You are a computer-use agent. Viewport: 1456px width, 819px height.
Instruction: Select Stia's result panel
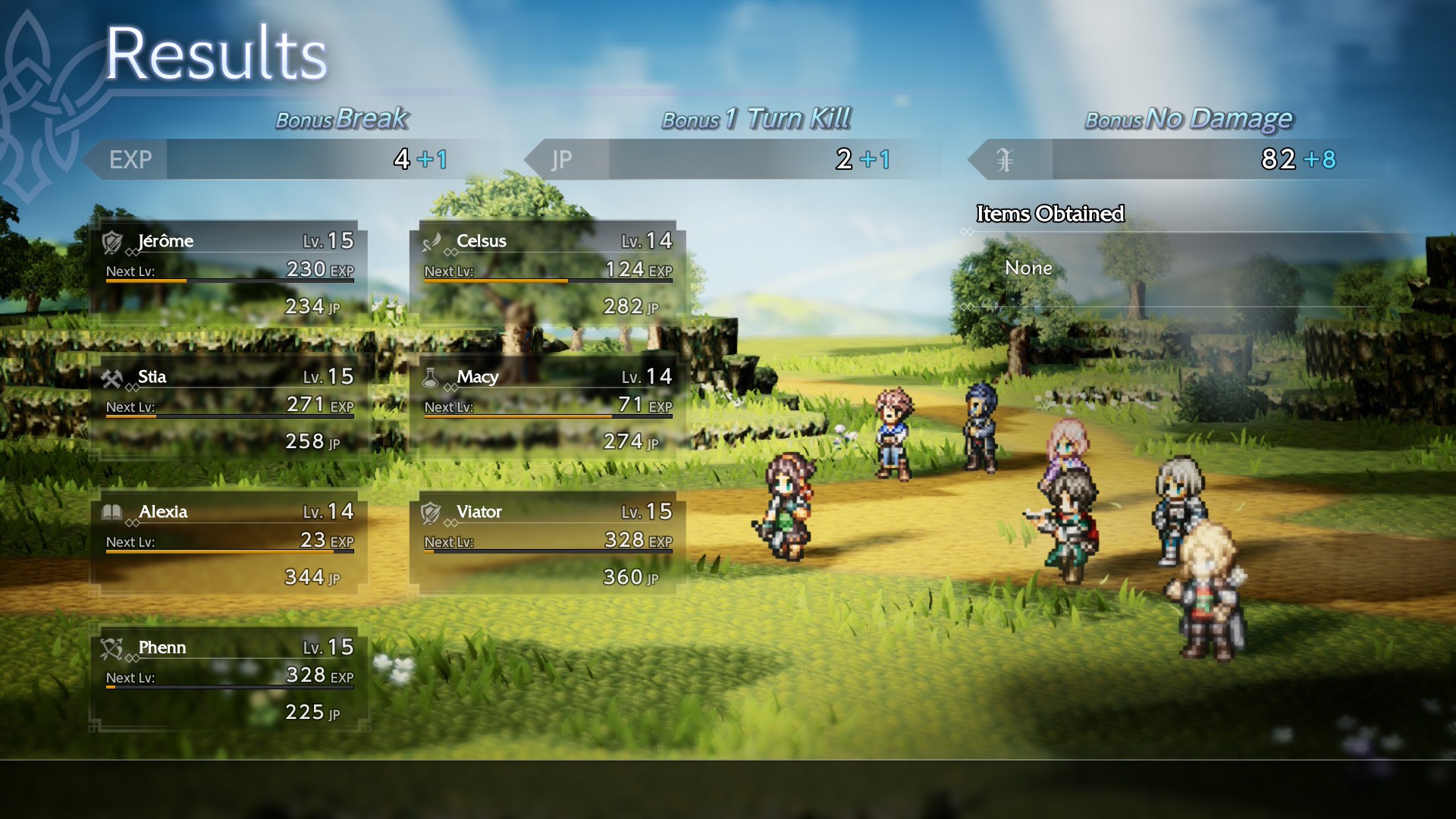229,409
